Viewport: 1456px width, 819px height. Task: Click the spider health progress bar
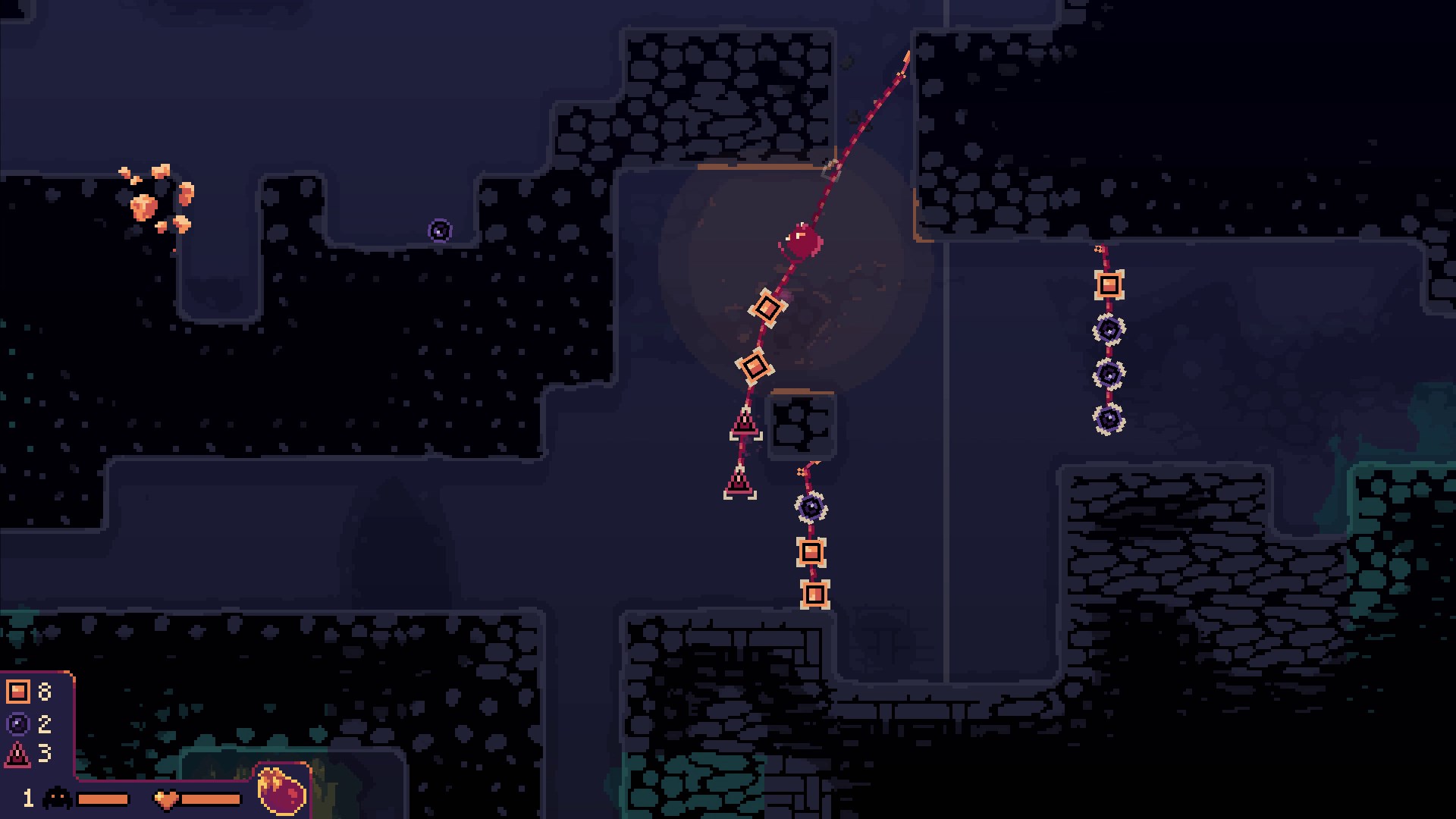tap(102, 797)
